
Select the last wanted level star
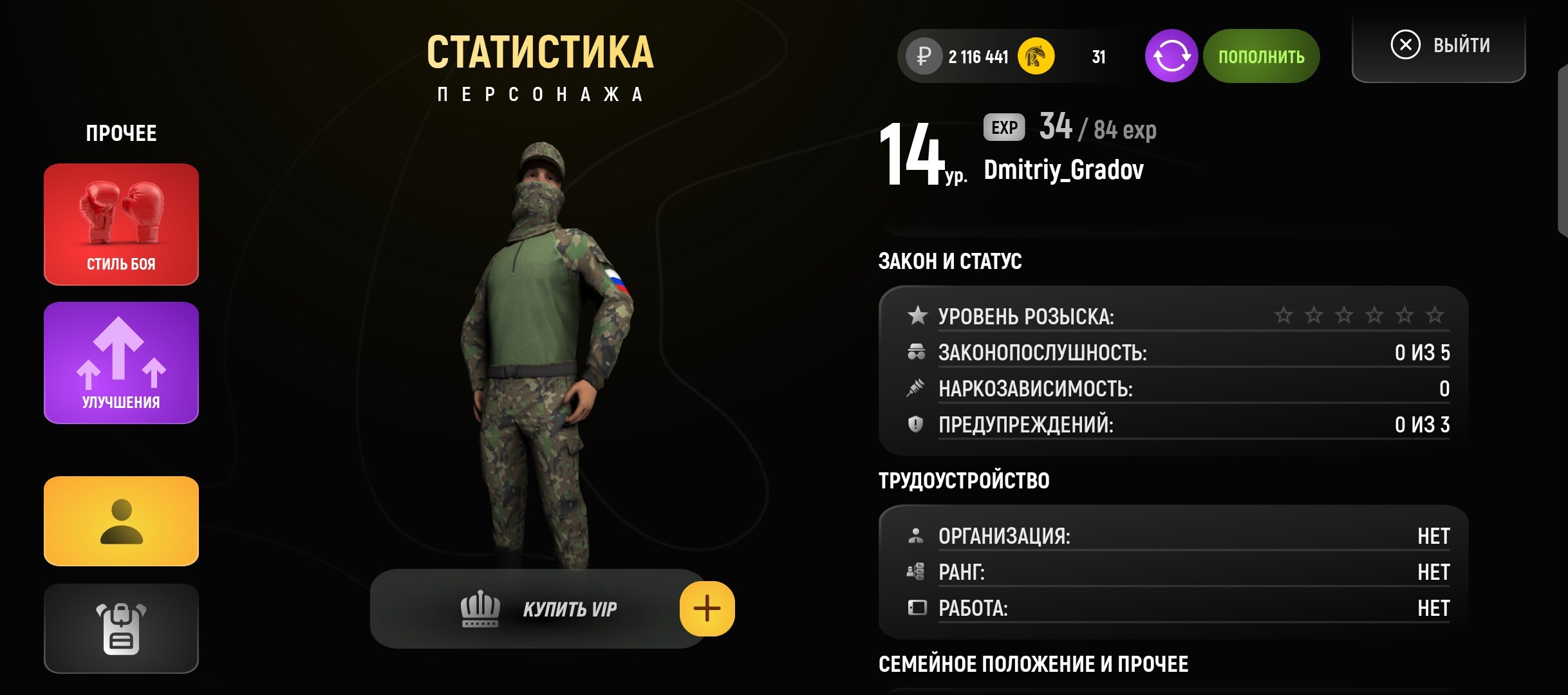coord(1434,315)
